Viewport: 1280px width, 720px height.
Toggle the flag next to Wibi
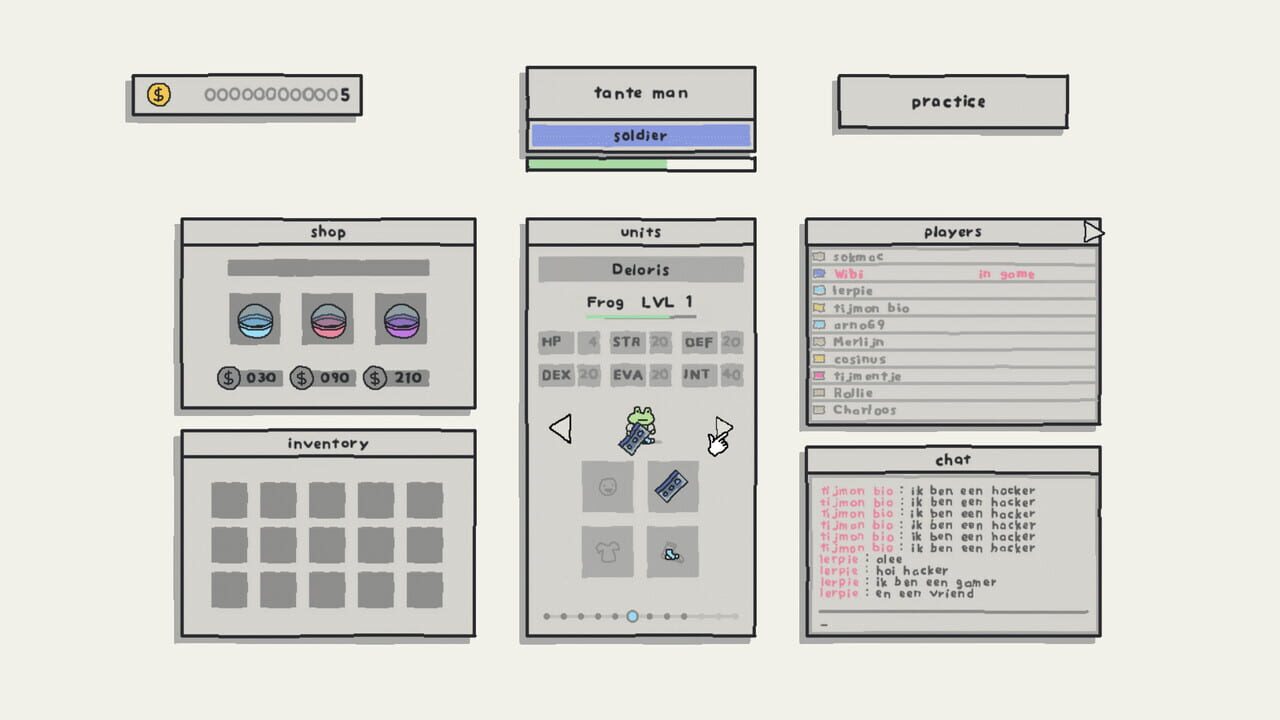tap(820, 273)
